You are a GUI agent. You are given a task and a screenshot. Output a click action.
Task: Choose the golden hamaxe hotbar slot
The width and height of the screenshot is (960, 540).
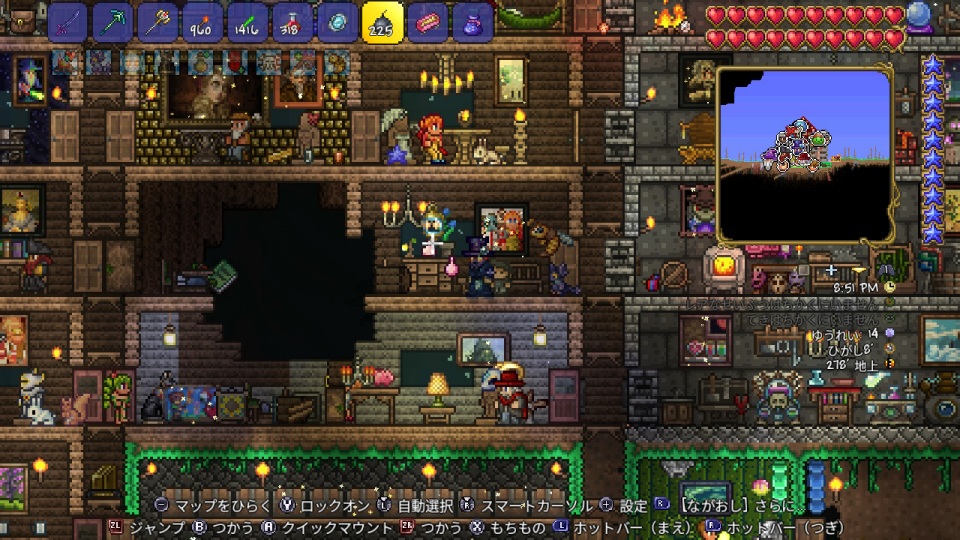[158, 21]
